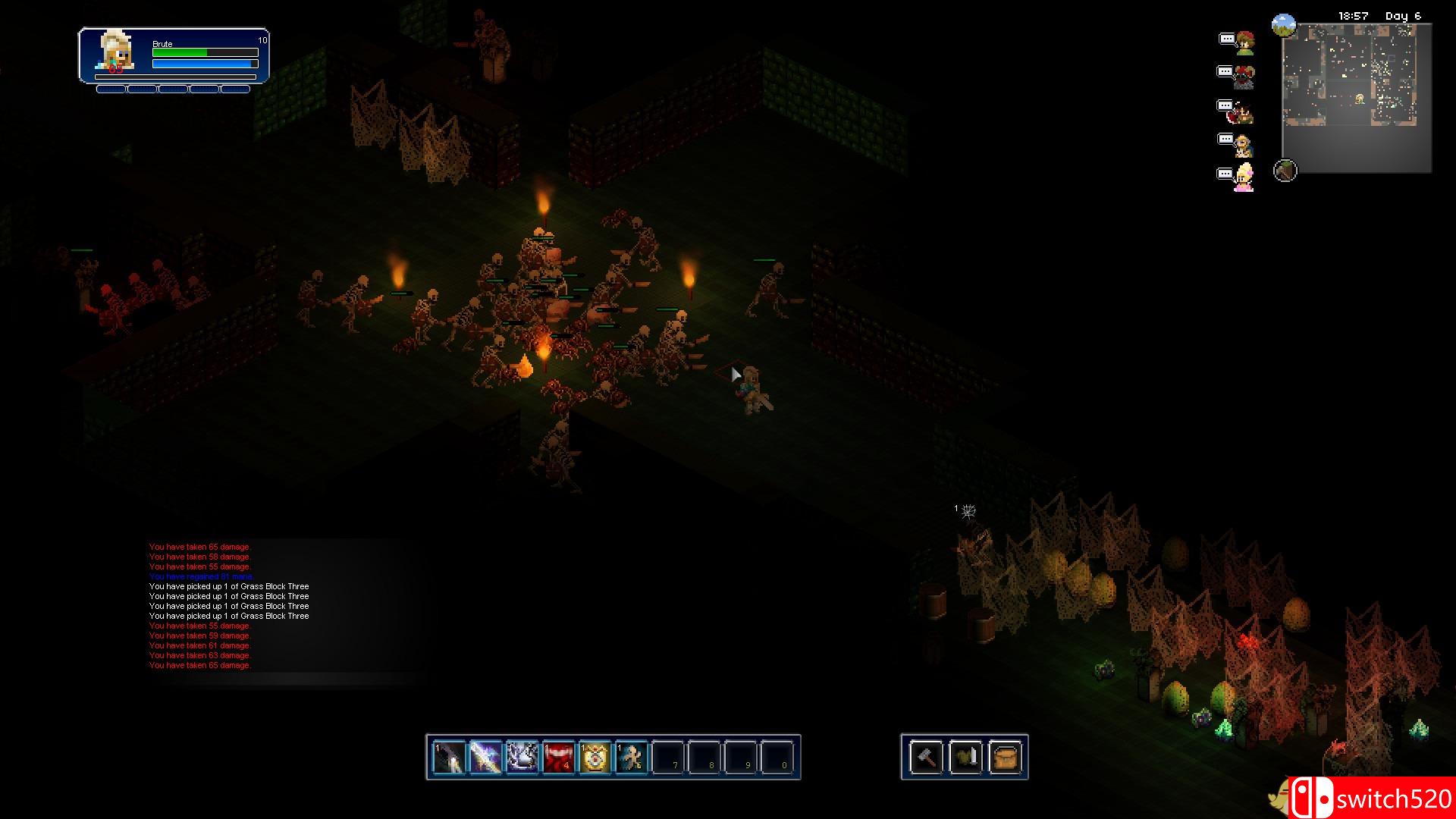This screenshot has width=1456, height=819.
Task: Activate the golden shield emblem ability
Action: pyautogui.click(x=595, y=757)
